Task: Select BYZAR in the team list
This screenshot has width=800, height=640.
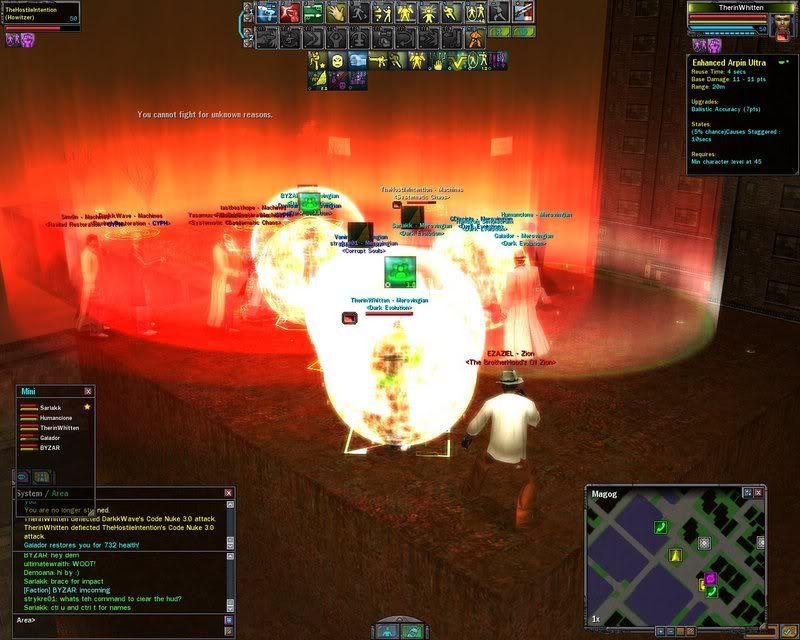Action: (x=48, y=448)
